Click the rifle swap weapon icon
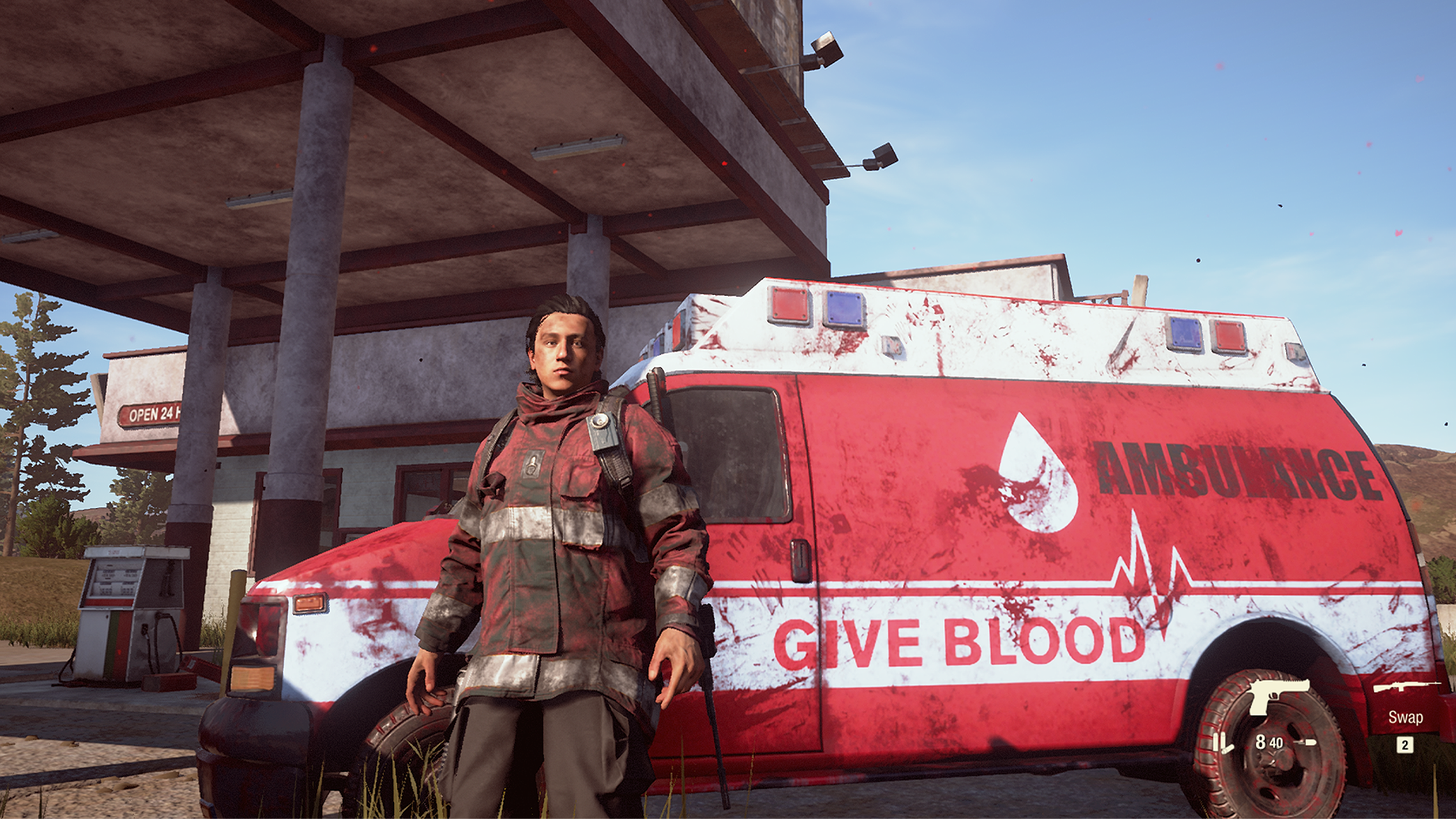The height and width of the screenshot is (819, 1456). 1406,687
